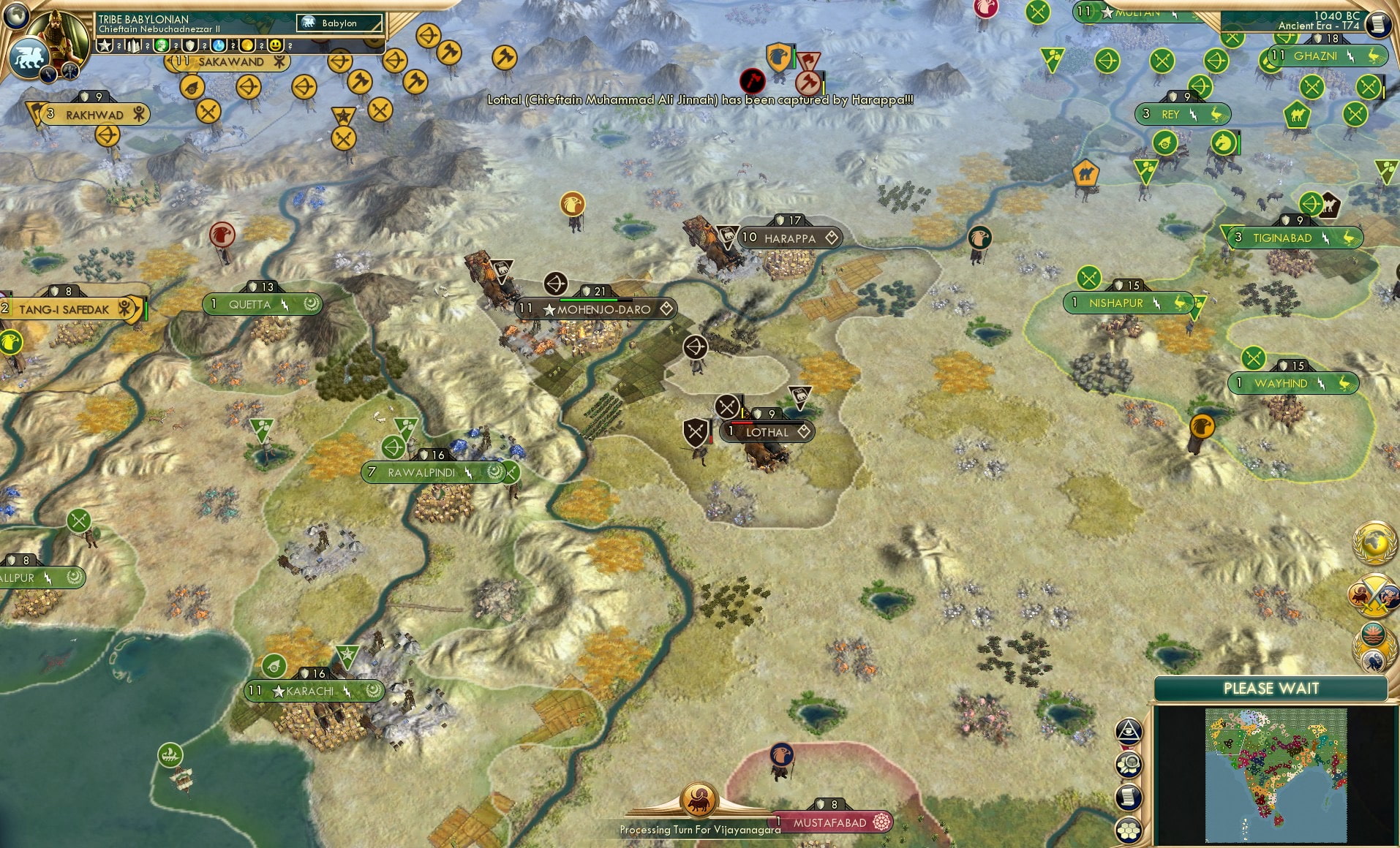Toggle the map options magnifier button near the minimap
This screenshot has width=1400, height=848.
[1129, 763]
